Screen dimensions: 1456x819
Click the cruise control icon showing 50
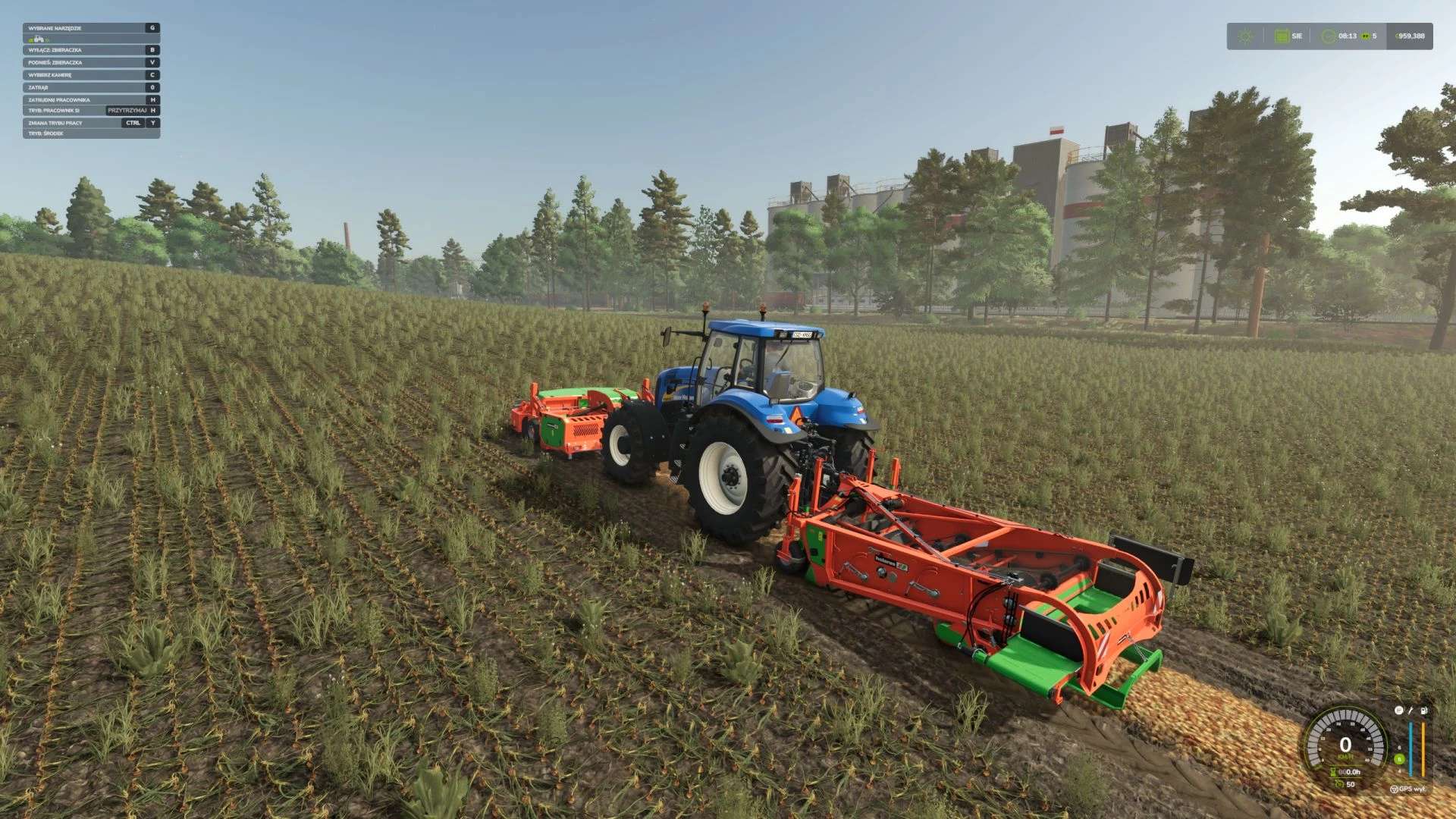point(1339,783)
